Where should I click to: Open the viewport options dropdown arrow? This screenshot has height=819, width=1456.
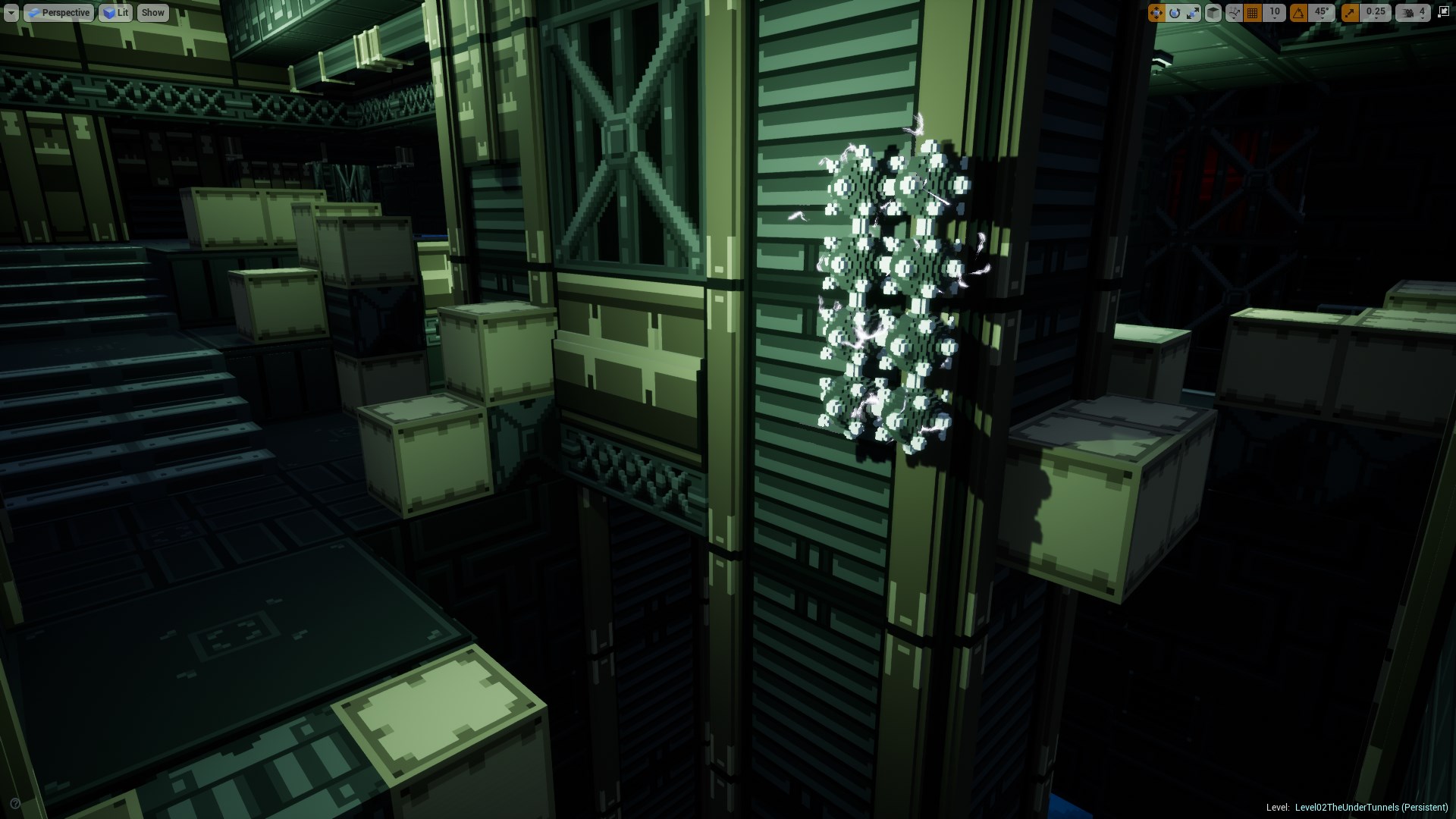pos(11,12)
